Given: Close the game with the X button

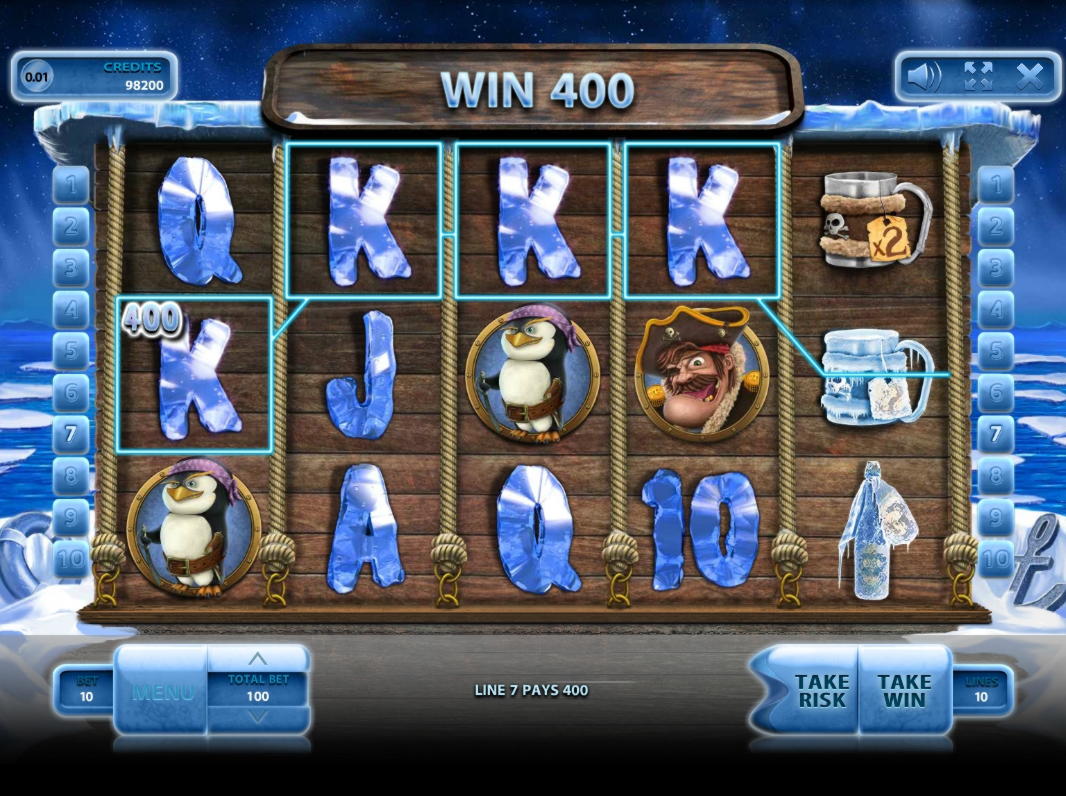Looking at the screenshot, I should pos(1030,76).
